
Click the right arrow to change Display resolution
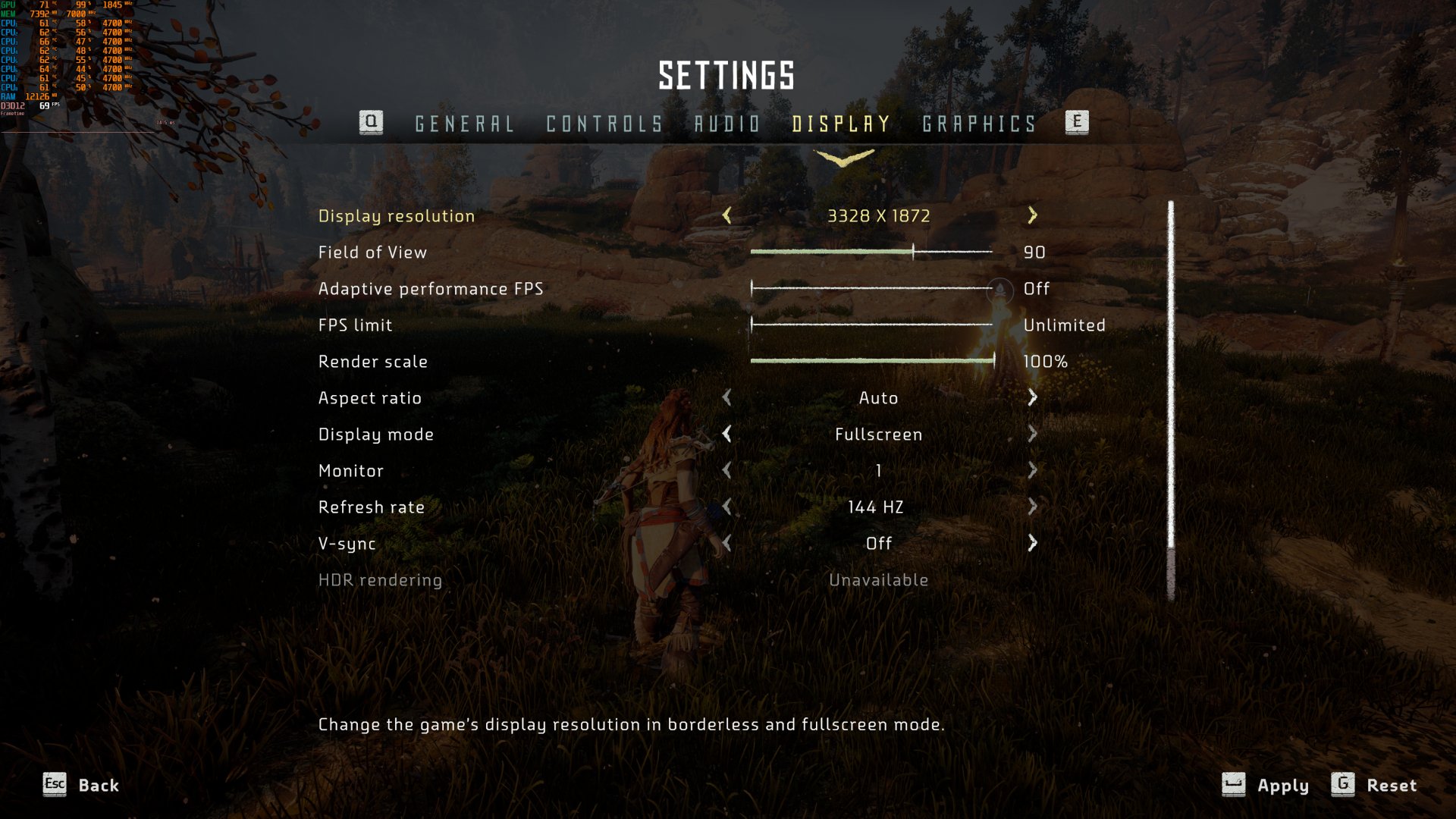1031,216
